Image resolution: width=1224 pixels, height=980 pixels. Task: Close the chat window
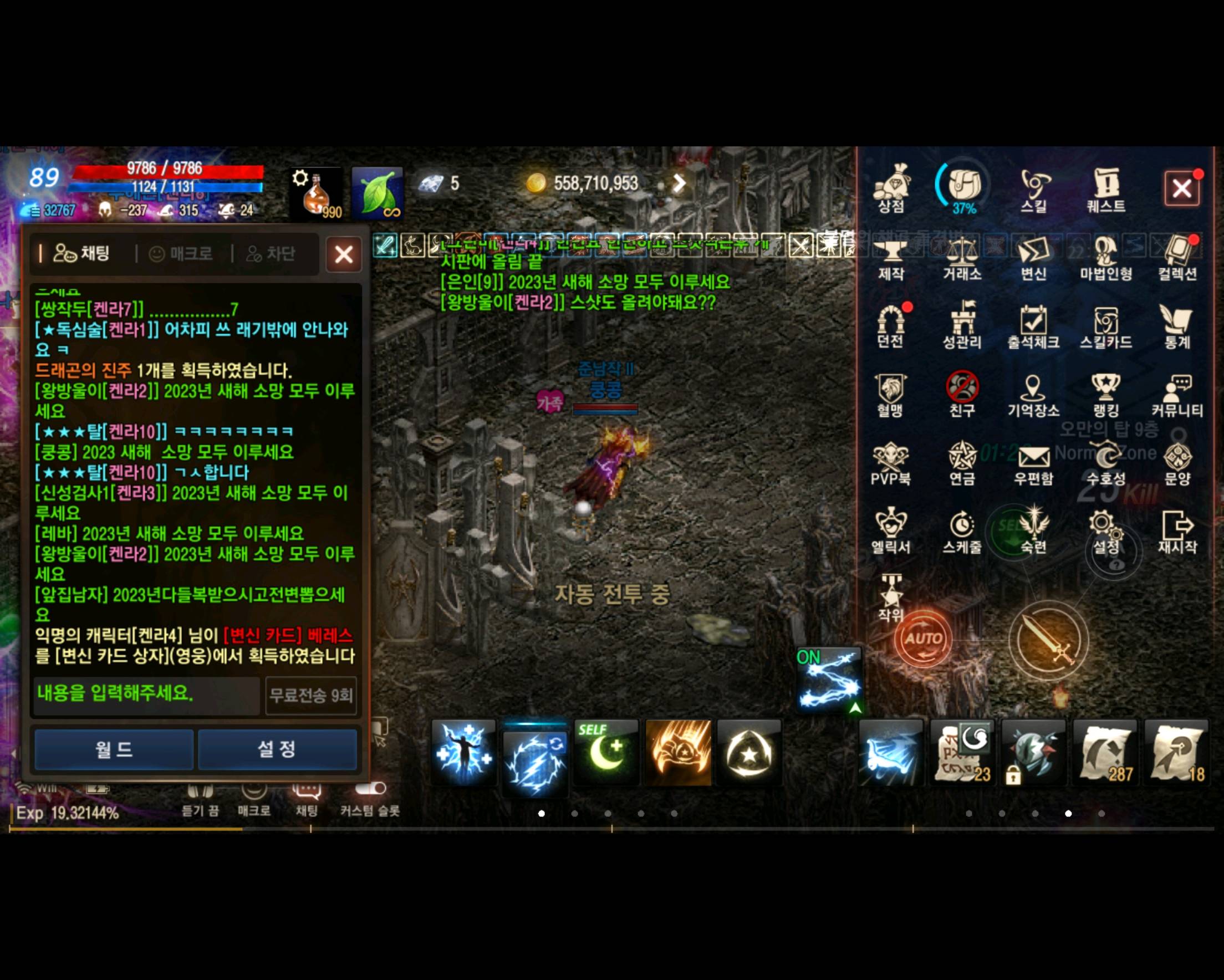[x=344, y=254]
